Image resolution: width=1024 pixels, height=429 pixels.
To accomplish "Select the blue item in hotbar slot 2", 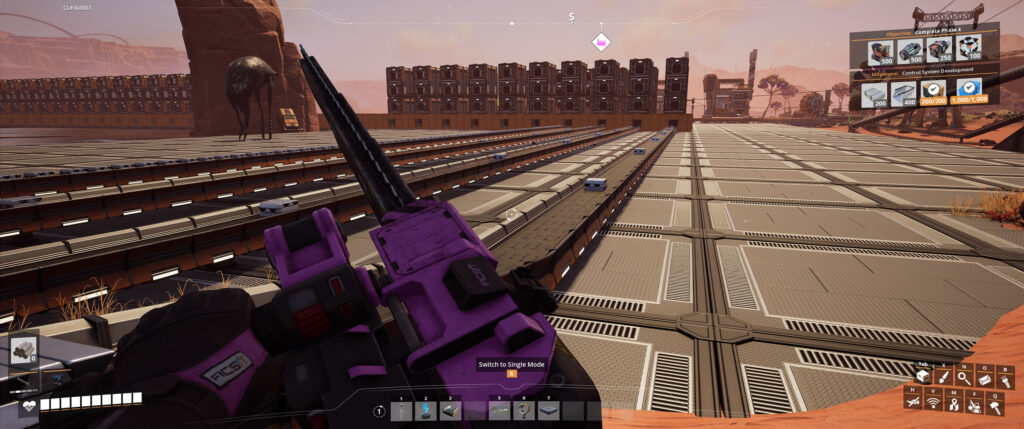I will tap(424, 411).
